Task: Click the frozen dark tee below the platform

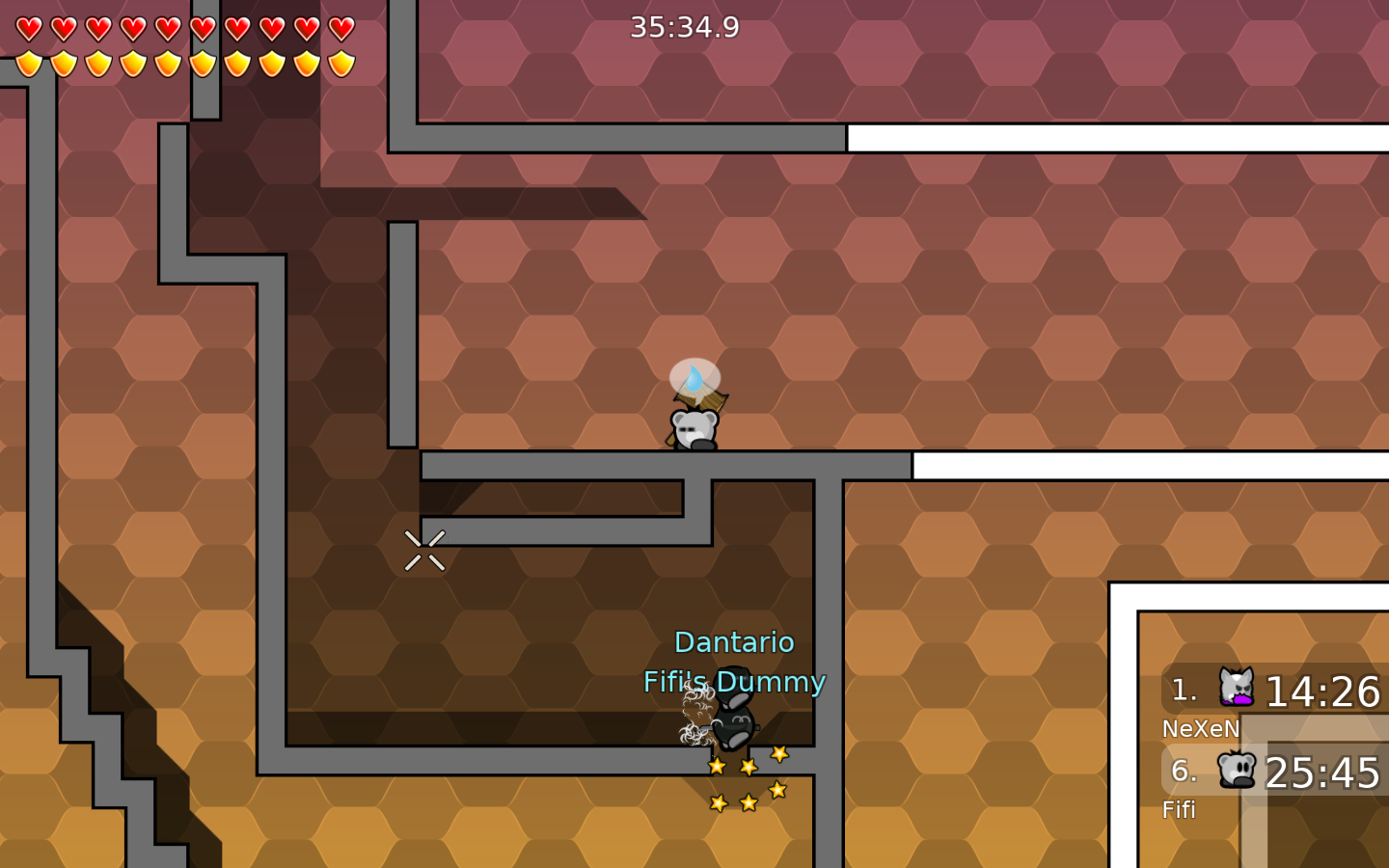Action: pyautogui.click(x=735, y=728)
